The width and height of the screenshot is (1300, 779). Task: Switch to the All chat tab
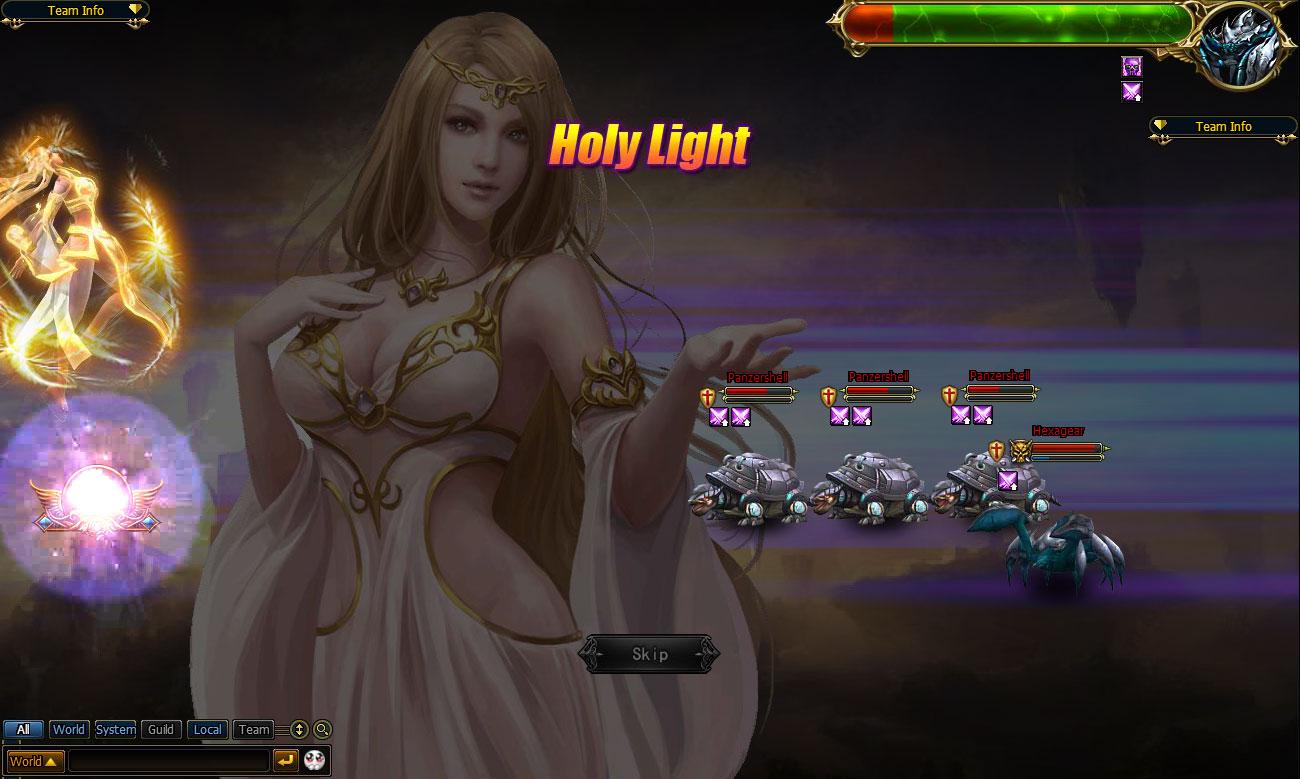point(23,730)
